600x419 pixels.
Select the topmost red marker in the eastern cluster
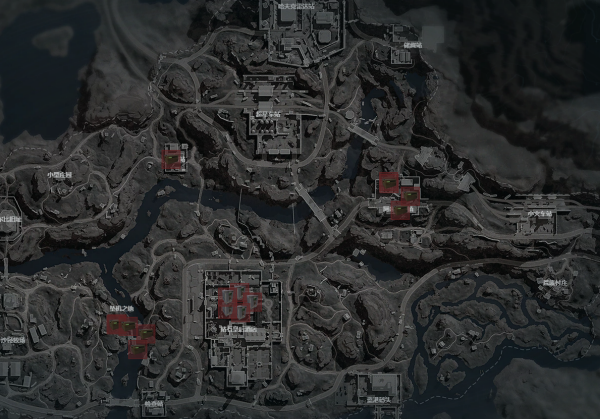click(388, 182)
